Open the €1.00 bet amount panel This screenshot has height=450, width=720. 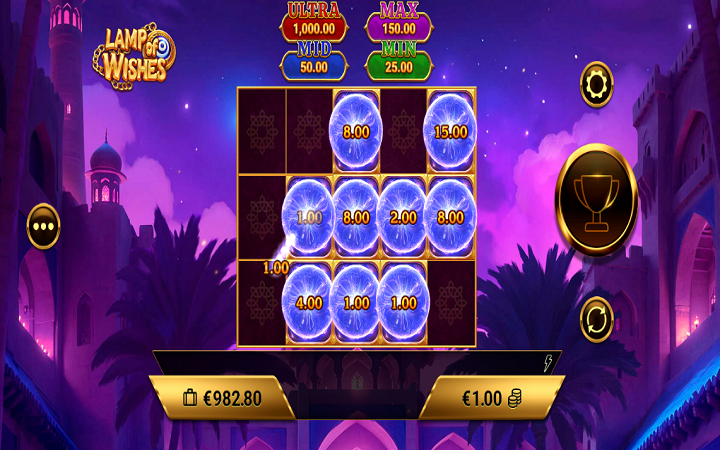click(x=491, y=398)
